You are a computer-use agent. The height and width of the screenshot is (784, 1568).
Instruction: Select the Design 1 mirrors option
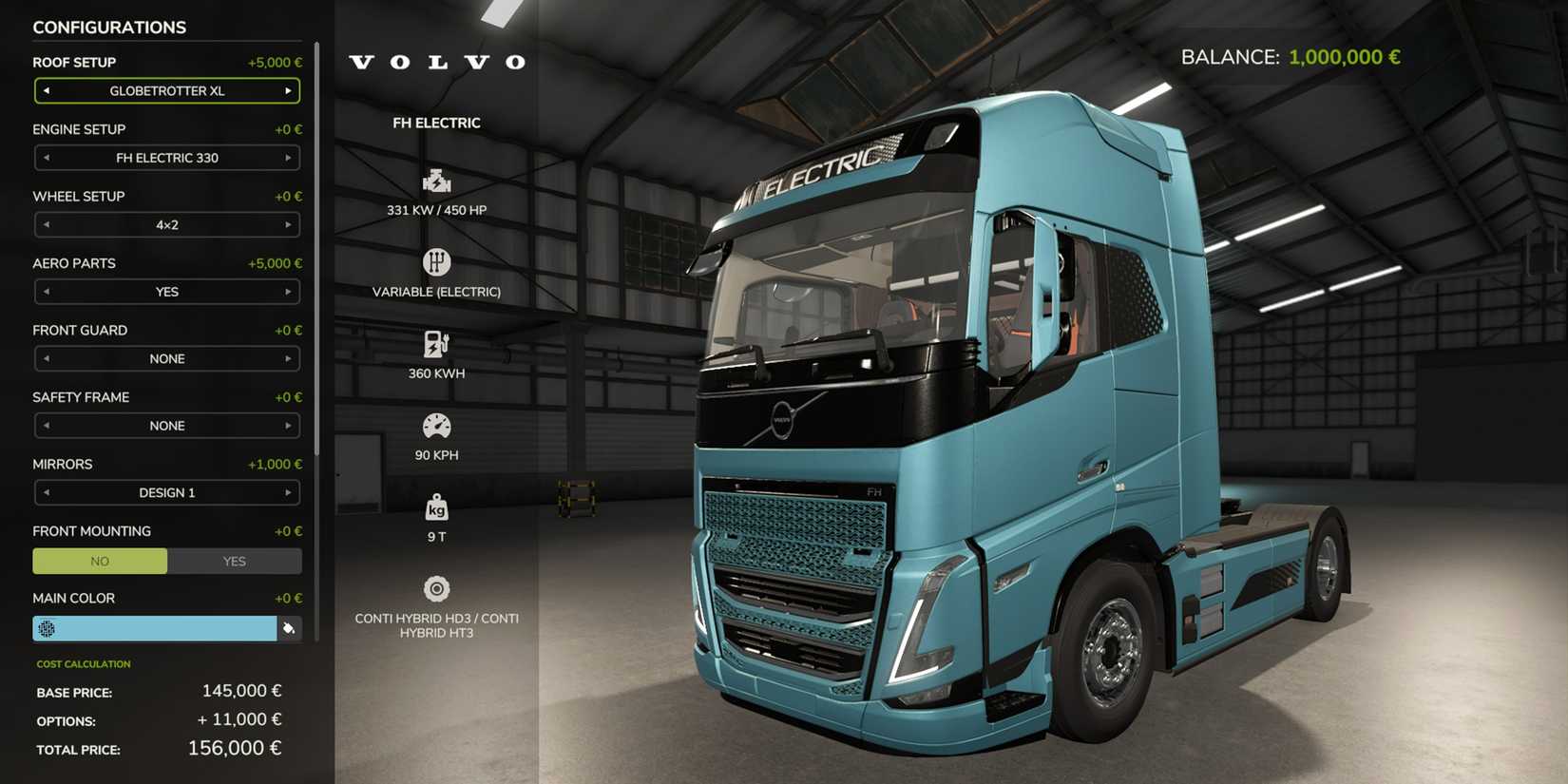[x=166, y=492]
